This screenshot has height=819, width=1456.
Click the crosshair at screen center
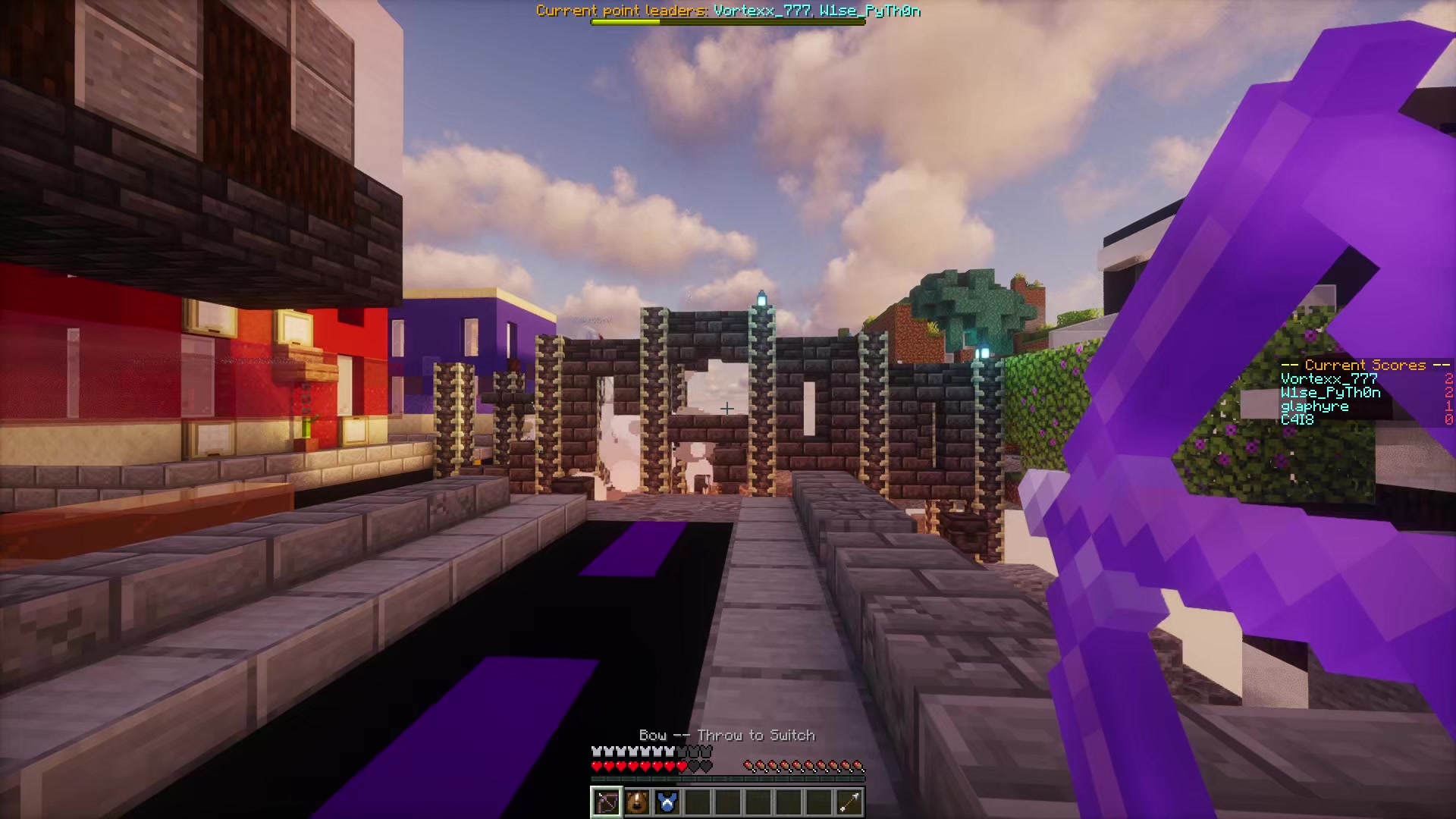coord(728,409)
